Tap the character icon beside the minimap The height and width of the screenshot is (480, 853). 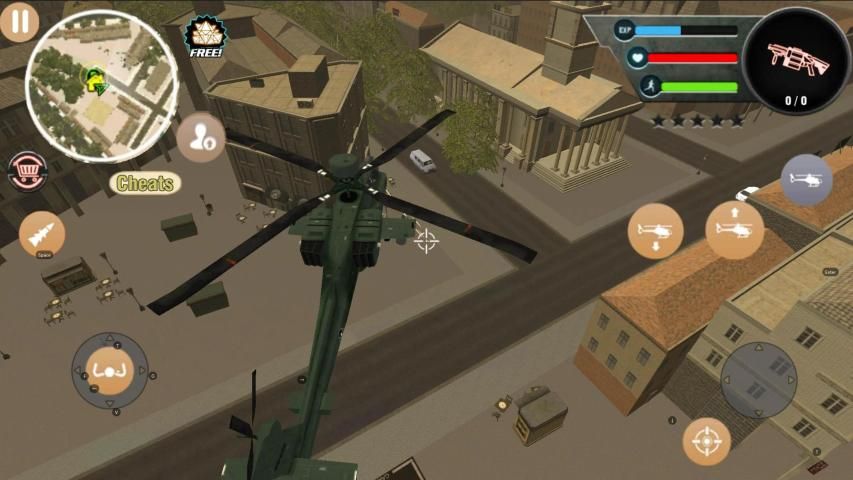201,137
